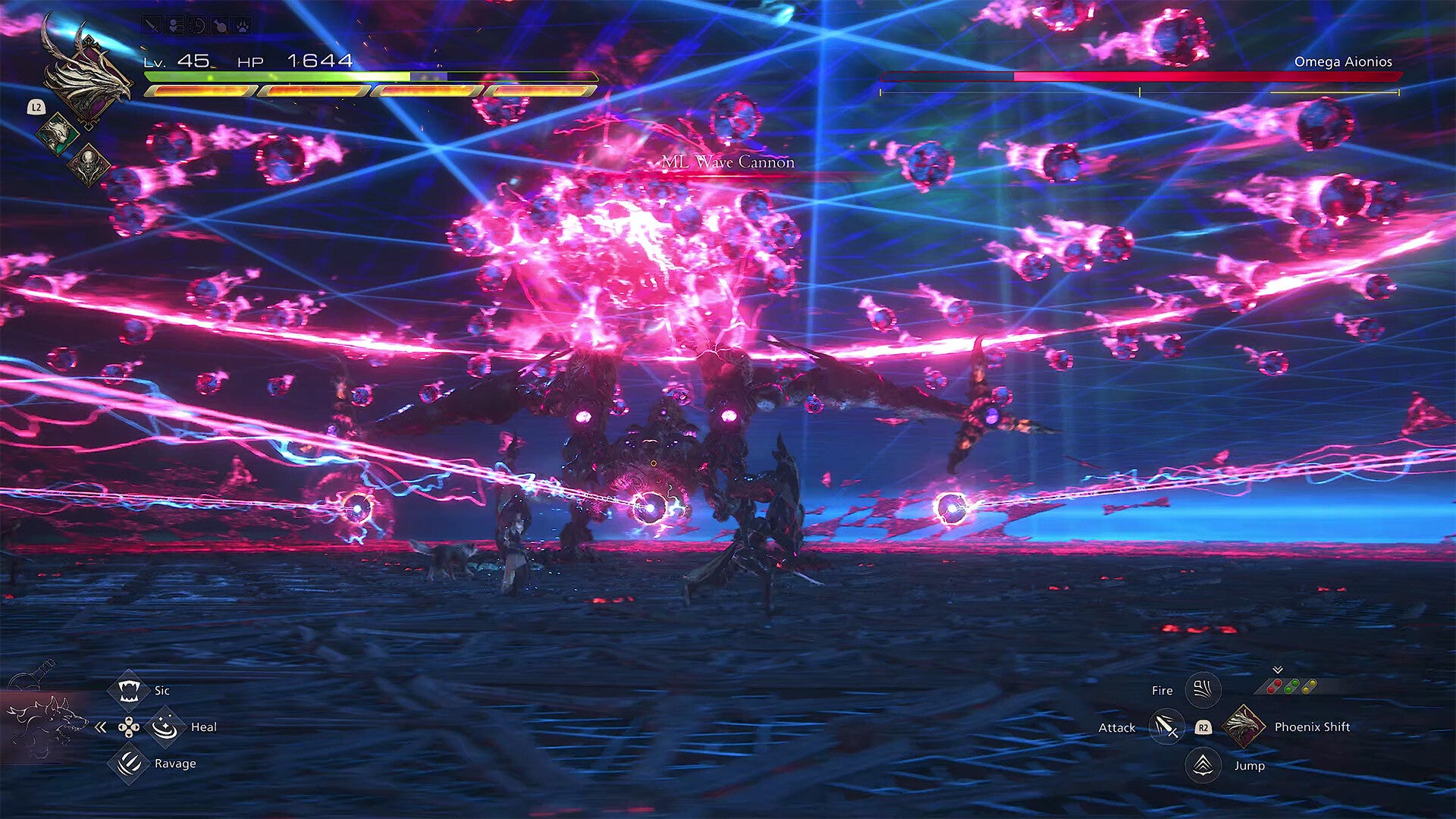Viewport: 1456px width, 819px height.
Task: Click the Attack sword icon
Action: (1166, 727)
